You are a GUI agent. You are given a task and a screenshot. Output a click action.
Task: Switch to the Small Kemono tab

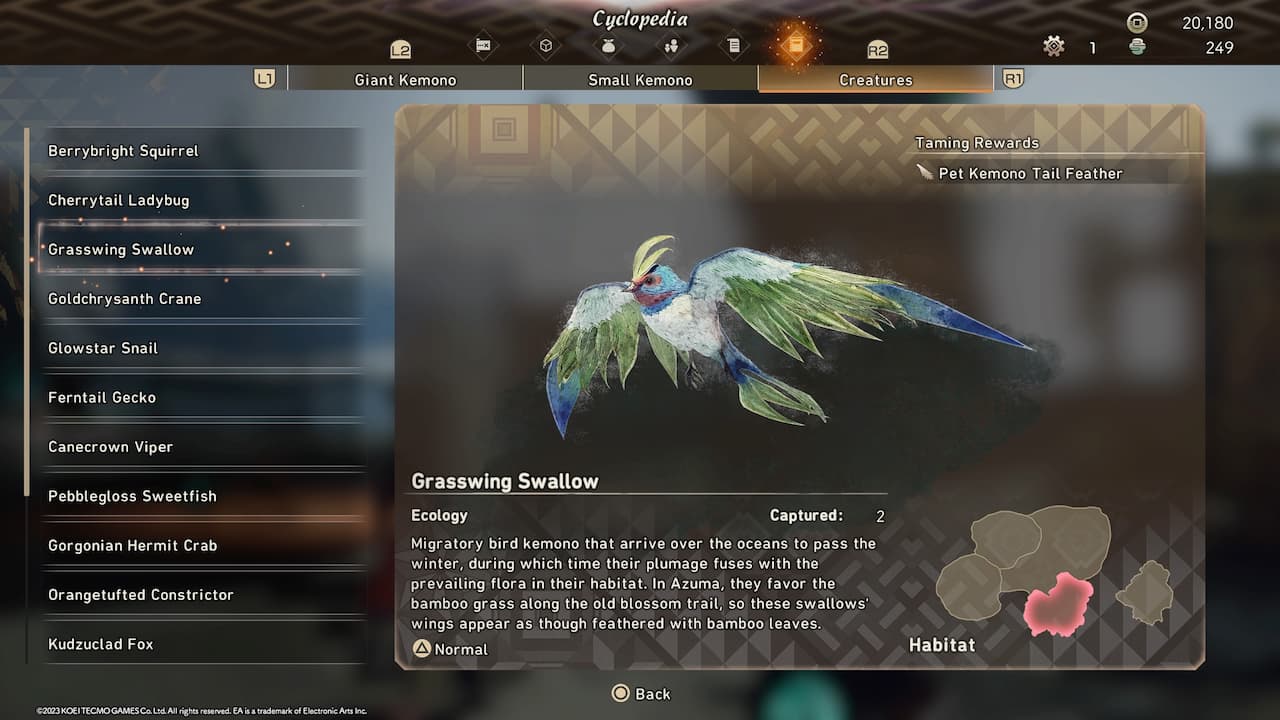click(x=640, y=79)
